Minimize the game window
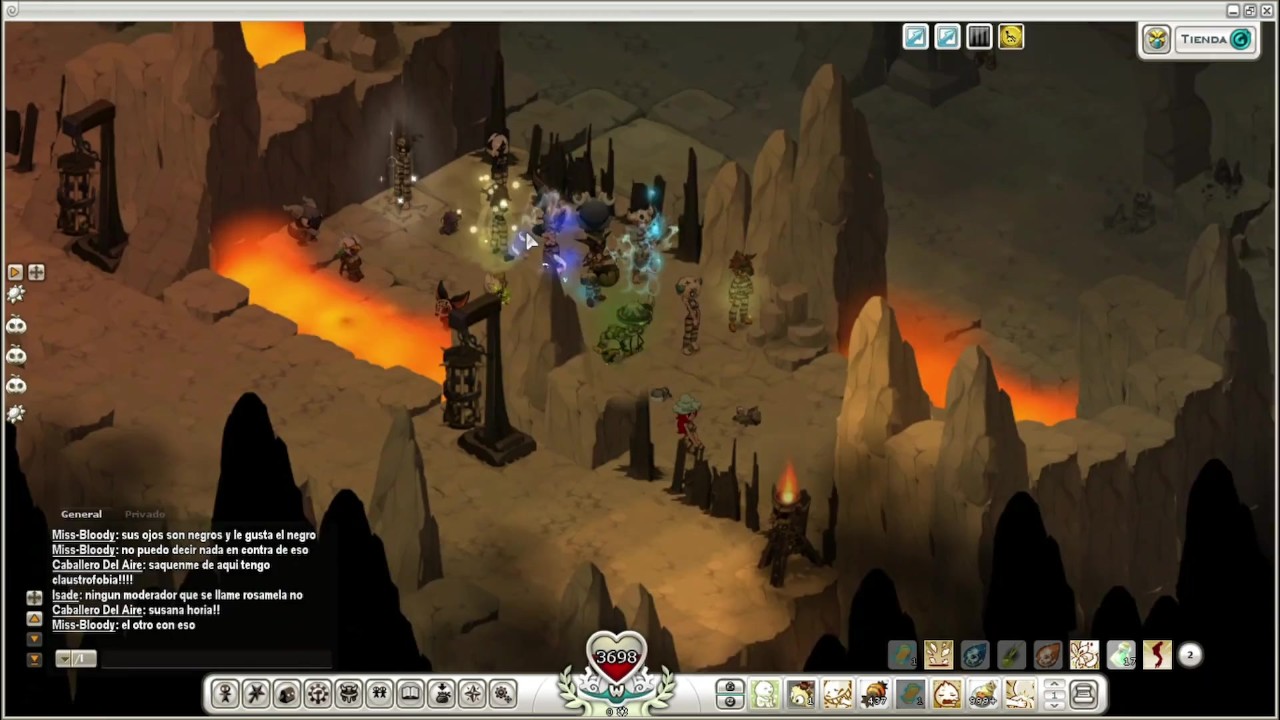1280x720 pixels. (1233, 10)
